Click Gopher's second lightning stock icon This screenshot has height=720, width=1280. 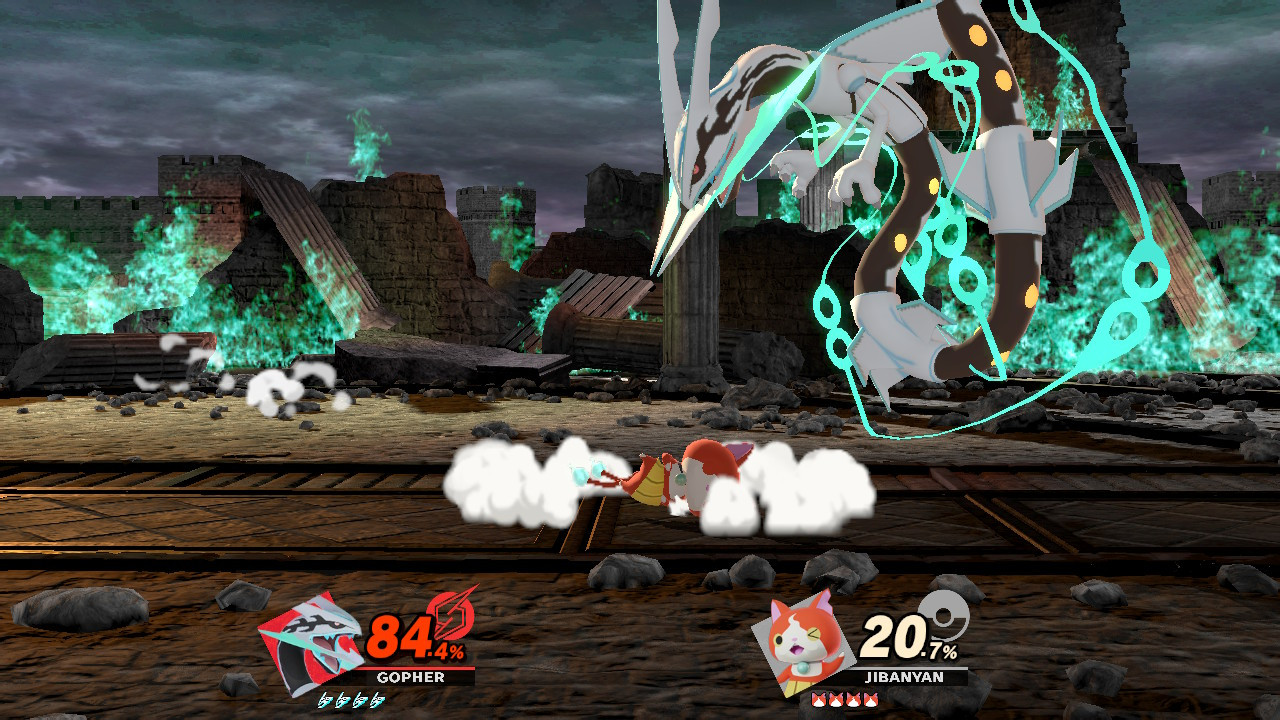(x=344, y=701)
